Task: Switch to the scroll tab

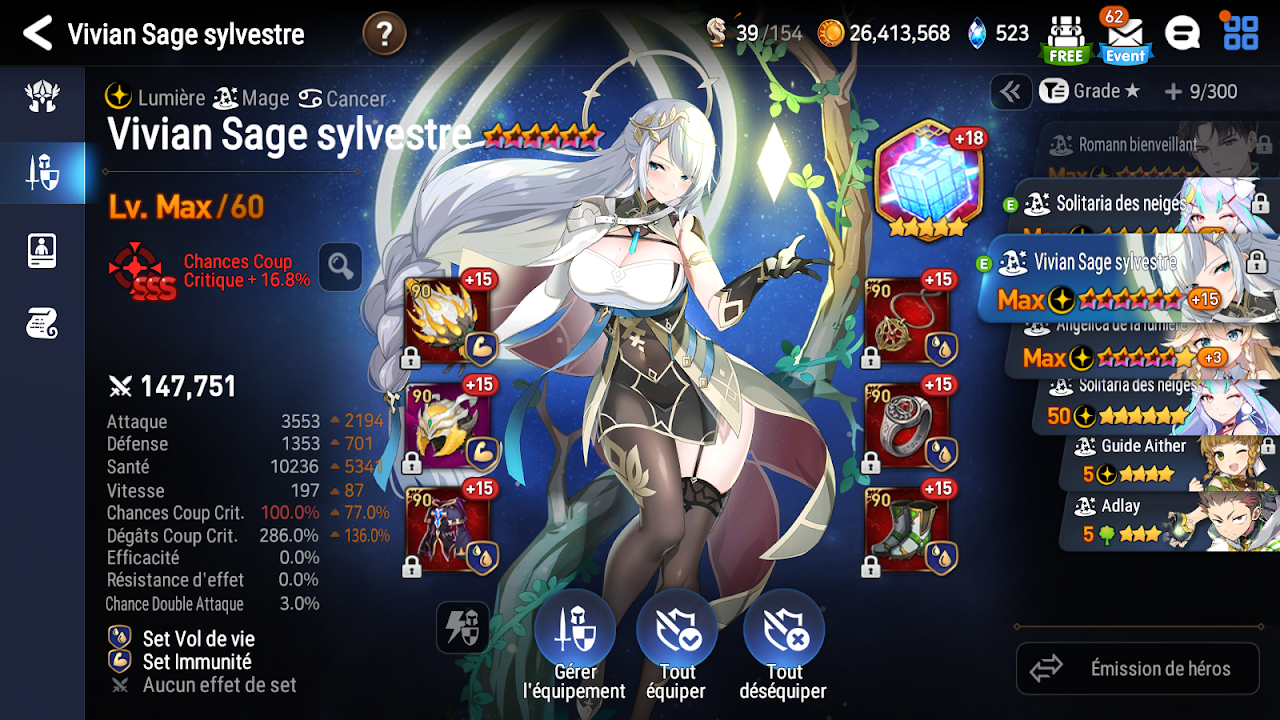Action: click(x=42, y=323)
